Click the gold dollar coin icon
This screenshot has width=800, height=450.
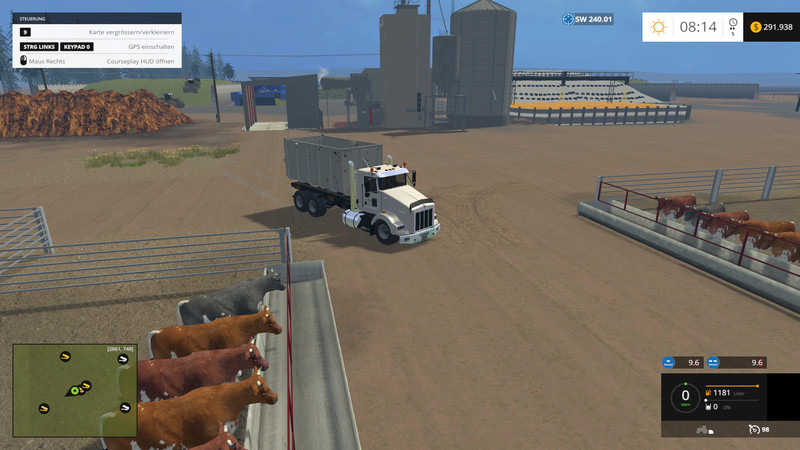[x=755, y=27]
